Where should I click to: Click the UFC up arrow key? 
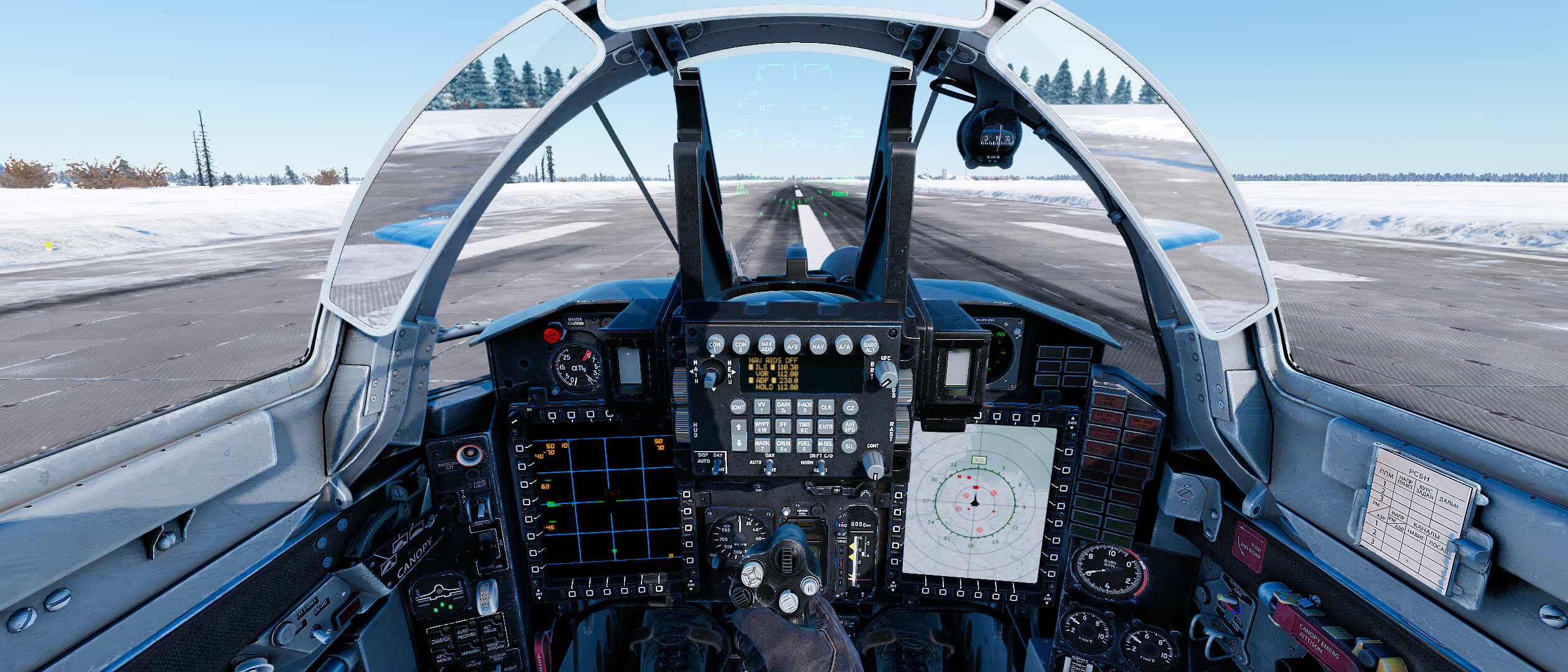click(739, 427)
